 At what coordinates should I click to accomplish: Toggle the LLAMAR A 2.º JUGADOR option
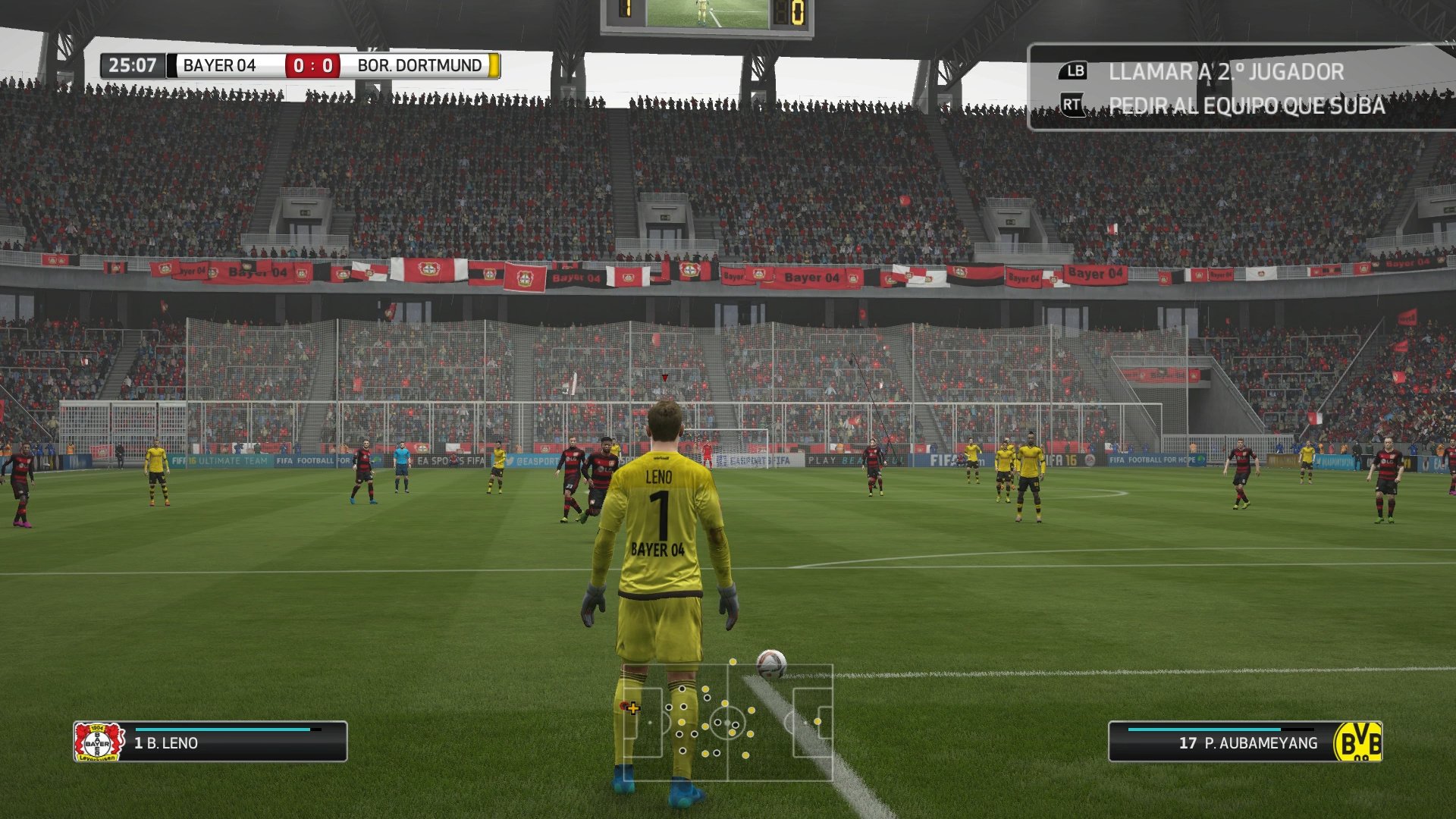point(1227,73)
